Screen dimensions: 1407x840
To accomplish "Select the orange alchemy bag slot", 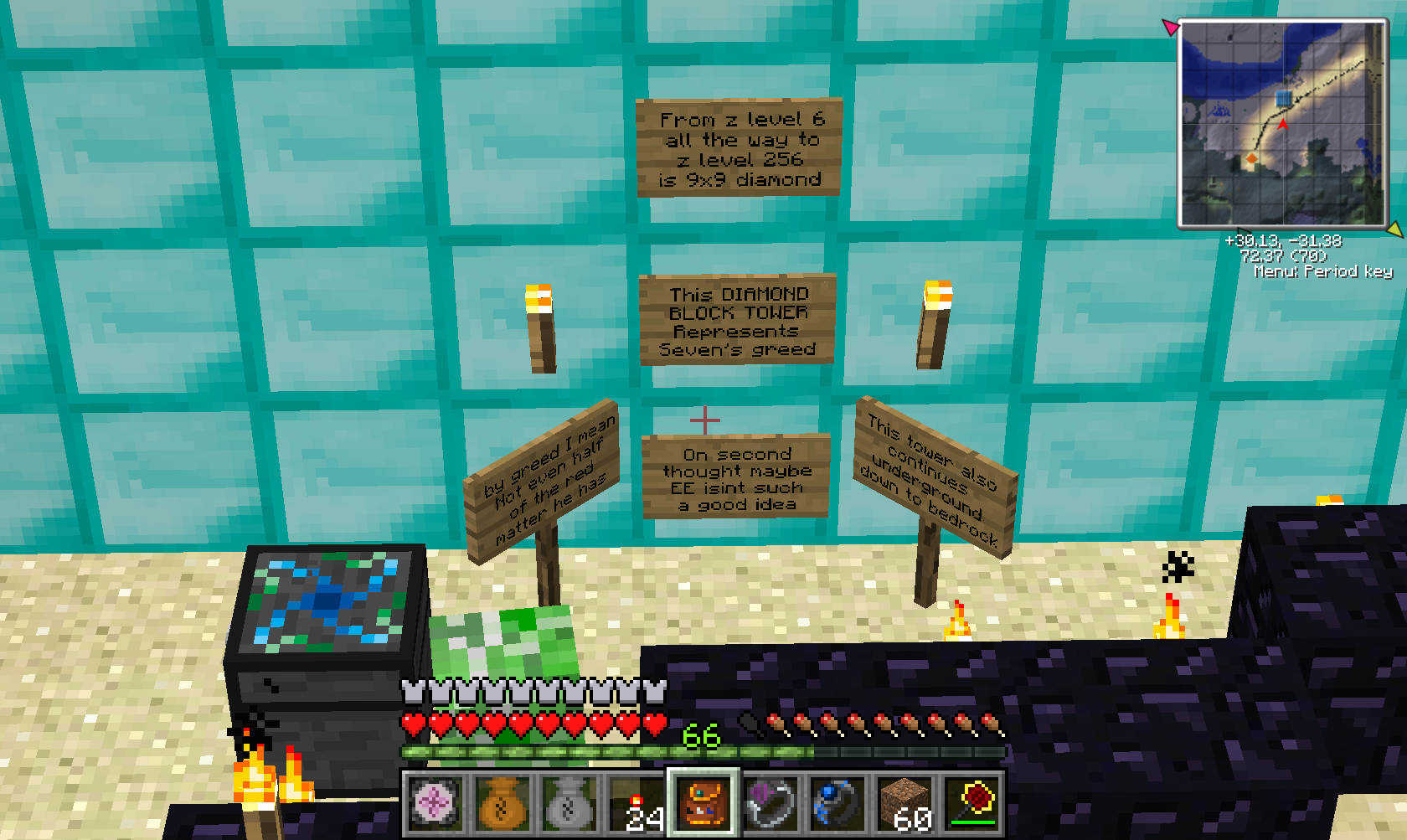I will coord(502,803).
